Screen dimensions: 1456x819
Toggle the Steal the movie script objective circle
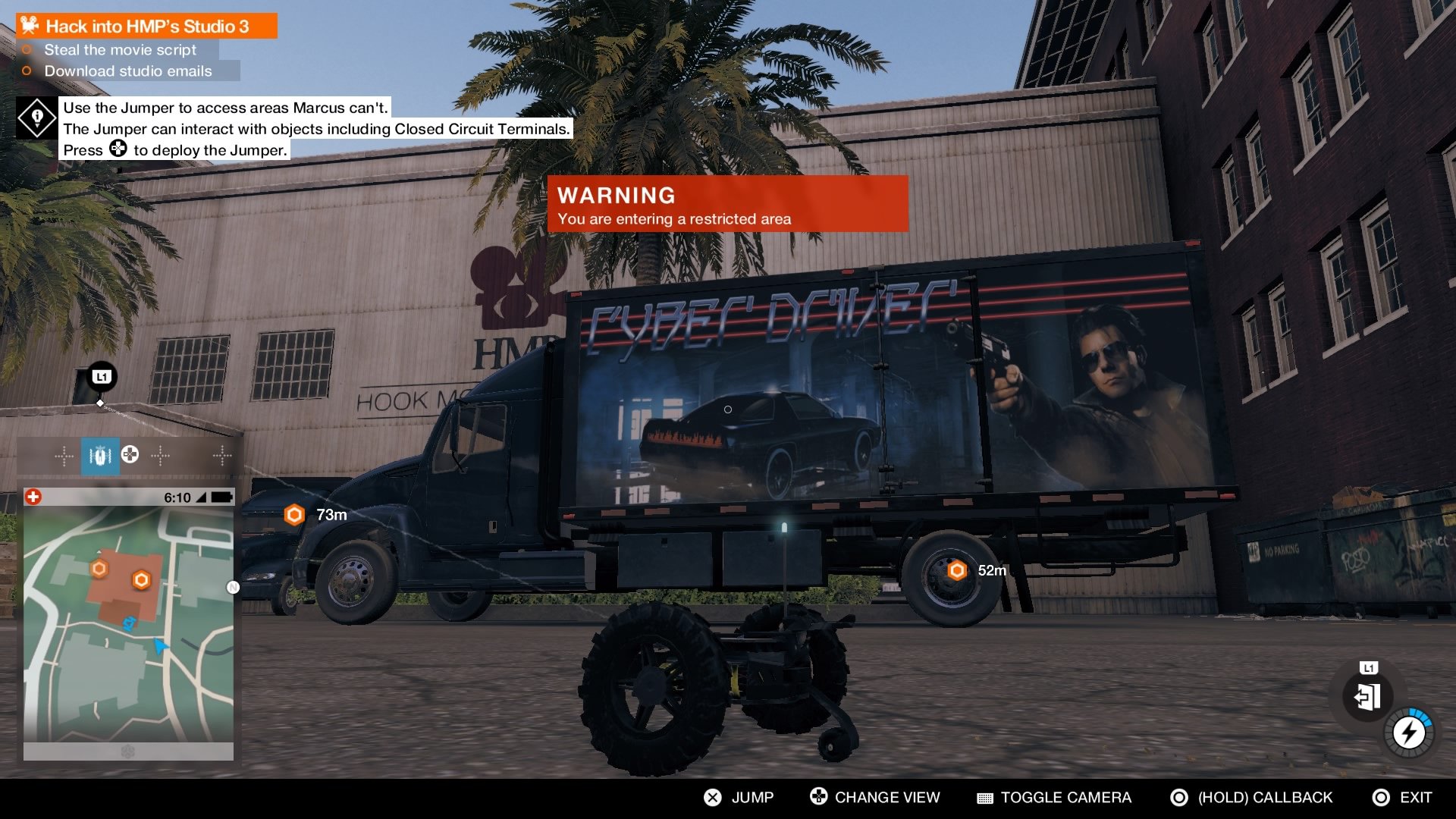[27, 50]
